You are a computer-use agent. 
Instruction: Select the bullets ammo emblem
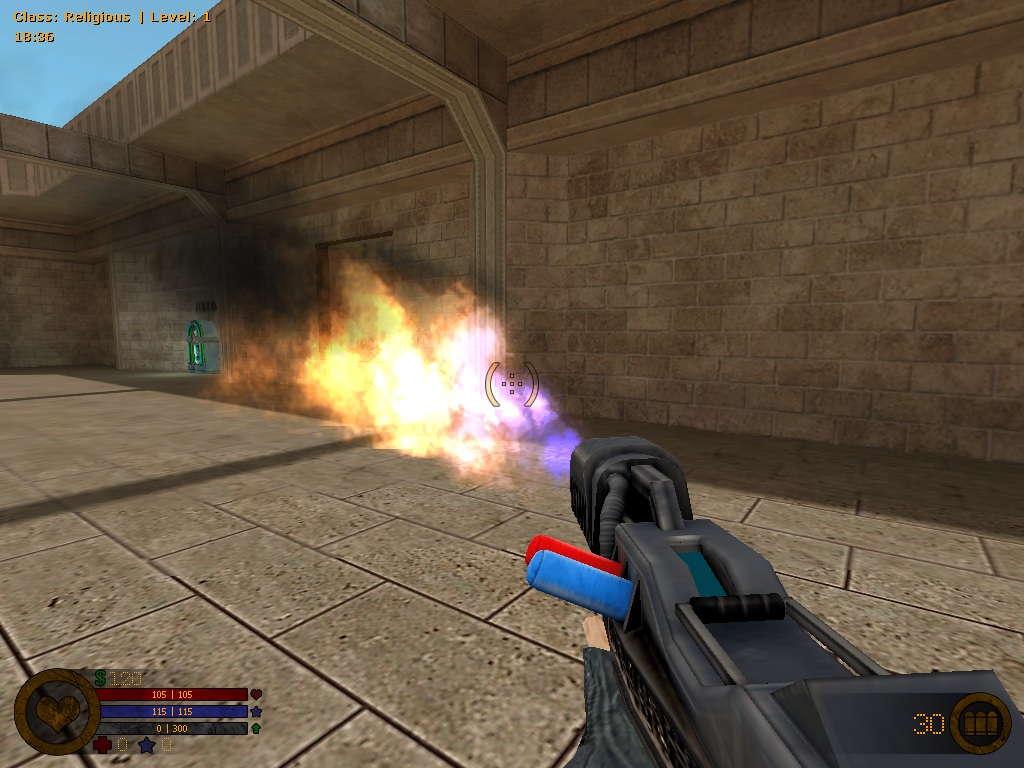pyautogui.click(x=979, y=722)
